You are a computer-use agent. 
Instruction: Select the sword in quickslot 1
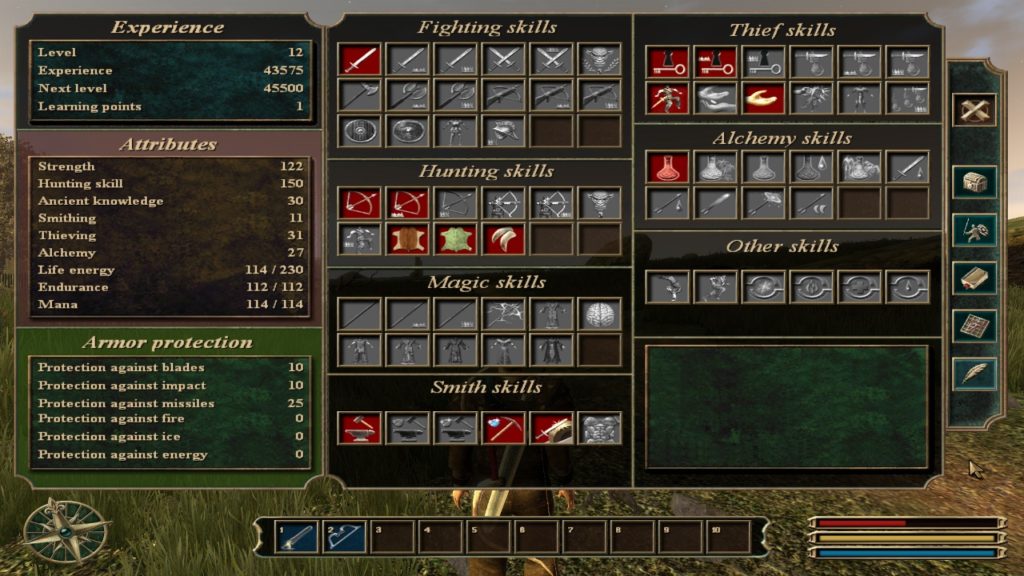tap(297, 537)
